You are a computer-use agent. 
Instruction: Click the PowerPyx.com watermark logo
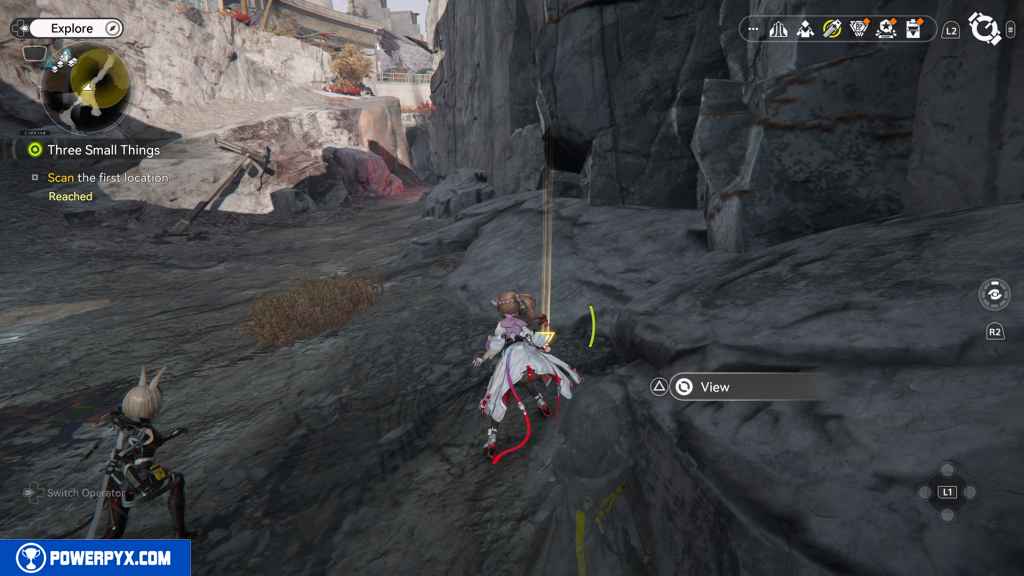click(95, 558)
